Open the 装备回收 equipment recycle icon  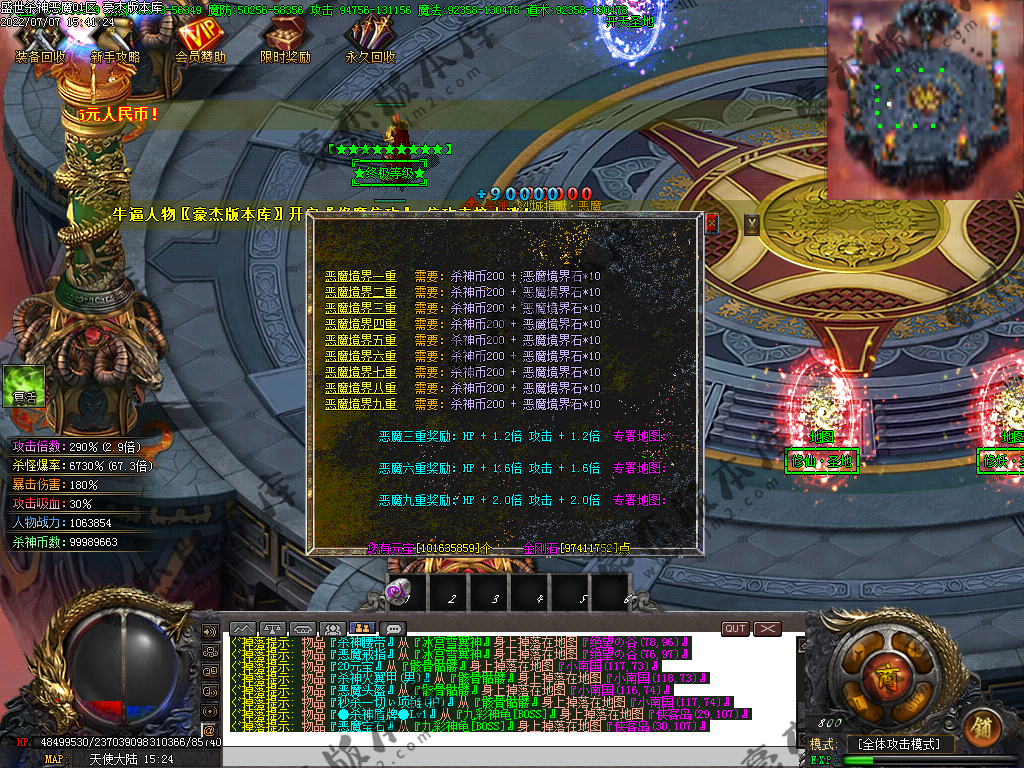(41, 40)
